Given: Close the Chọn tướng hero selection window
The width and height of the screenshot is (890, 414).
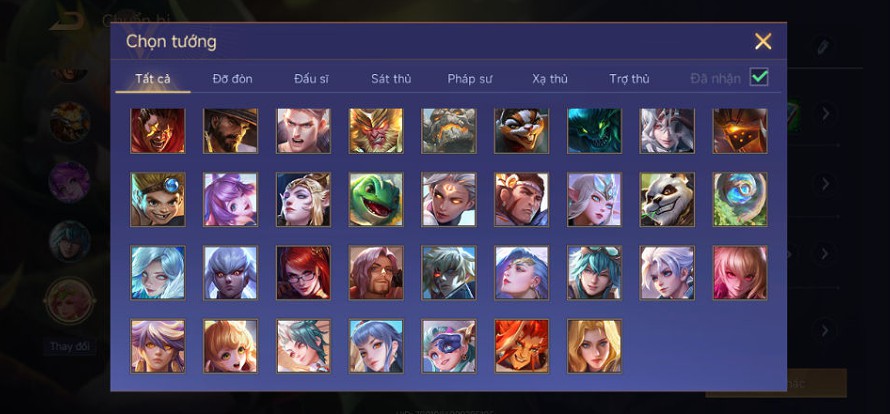Looking at the screenshot, I should coord(763,41).
